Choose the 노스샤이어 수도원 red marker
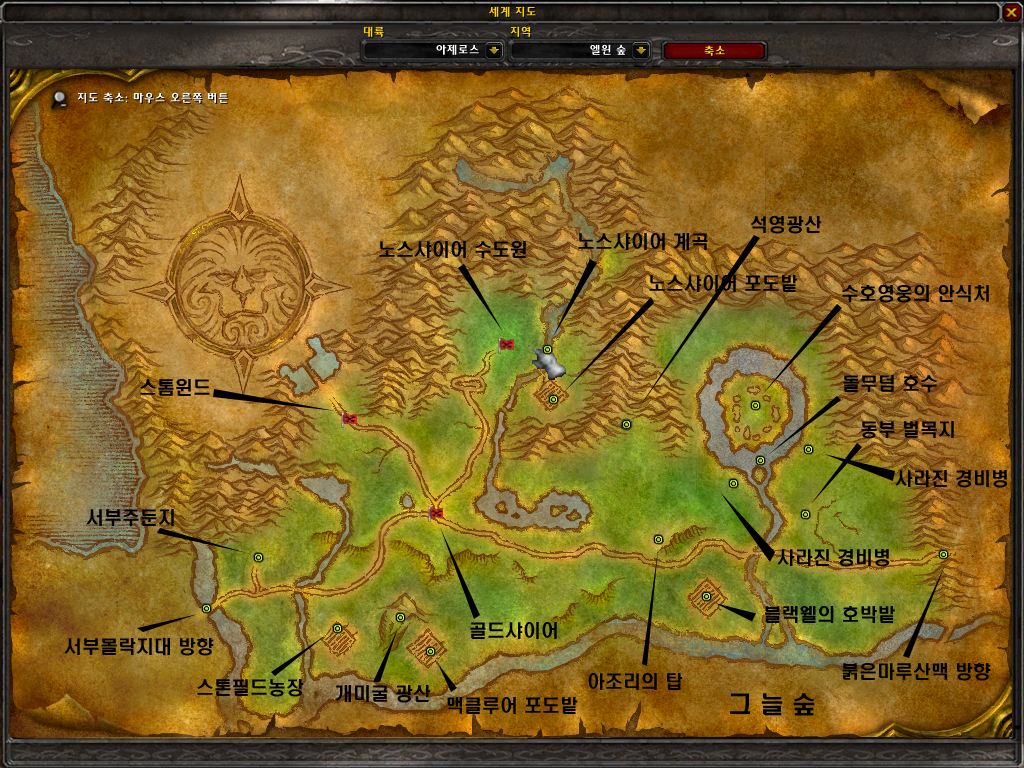The height and width of the screenshot is (768, 1024). pyautogui.click(x=506, y=344)
